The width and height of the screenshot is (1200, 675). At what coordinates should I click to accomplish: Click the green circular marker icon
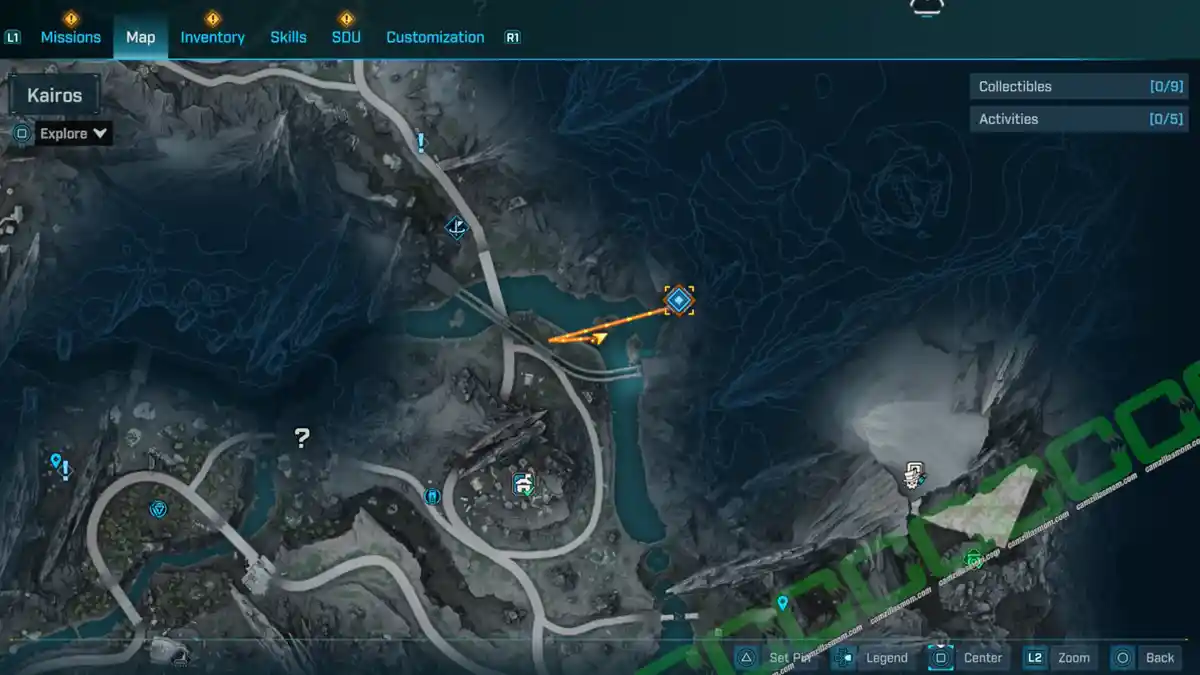coord(974,559)
